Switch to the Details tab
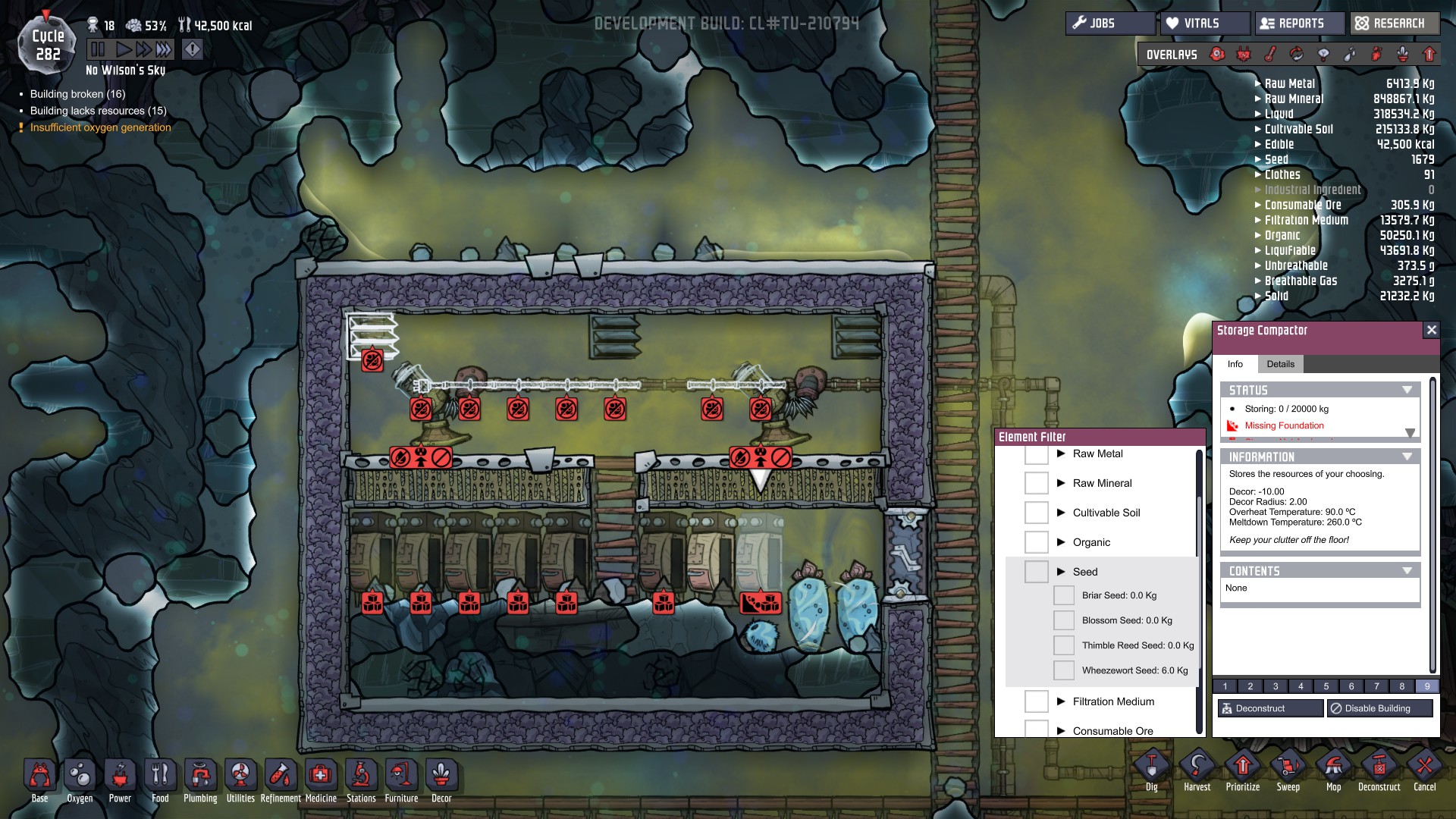 (x=1280, y=364)
